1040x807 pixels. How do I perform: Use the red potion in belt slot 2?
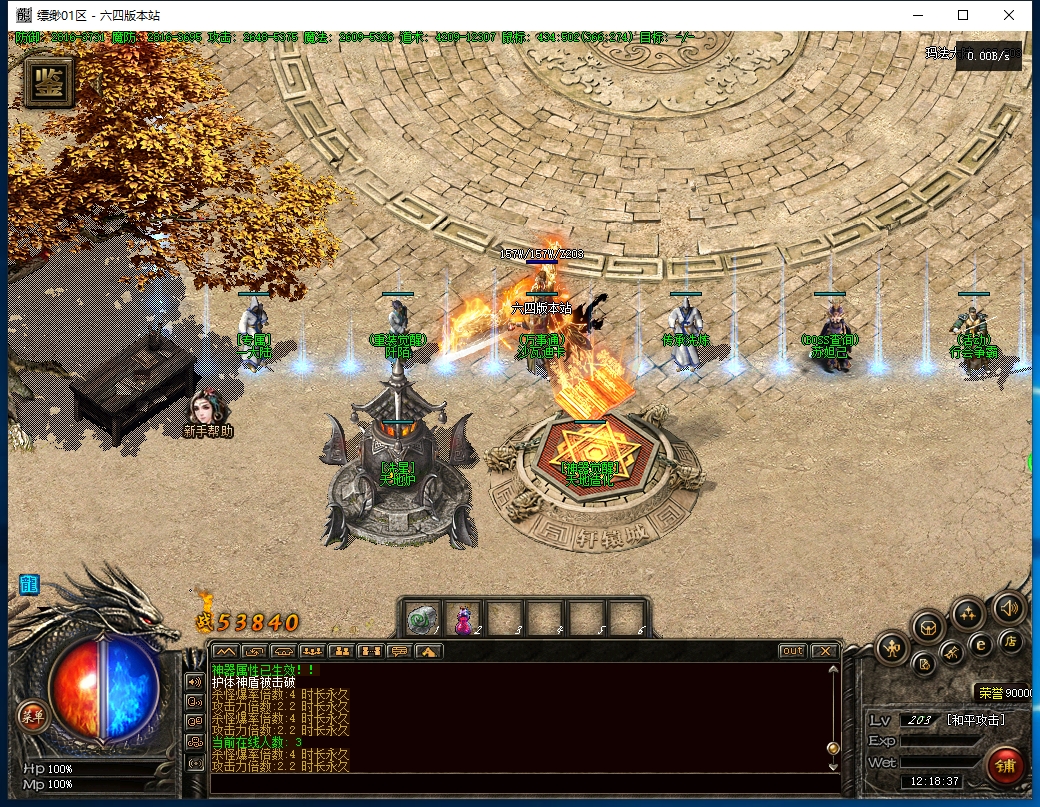tap(464, 620)
